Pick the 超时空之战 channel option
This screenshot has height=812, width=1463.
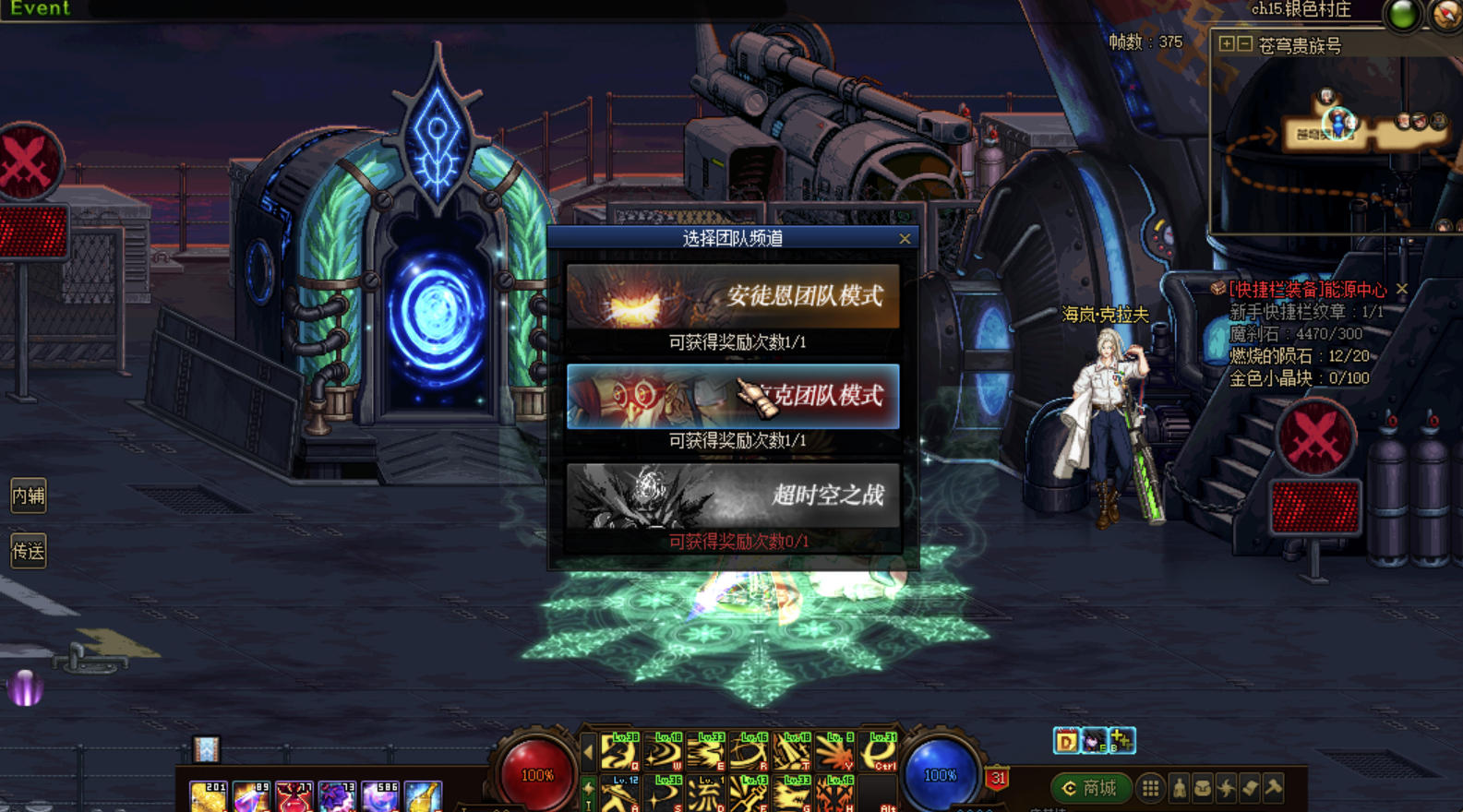tap(733, 496)
